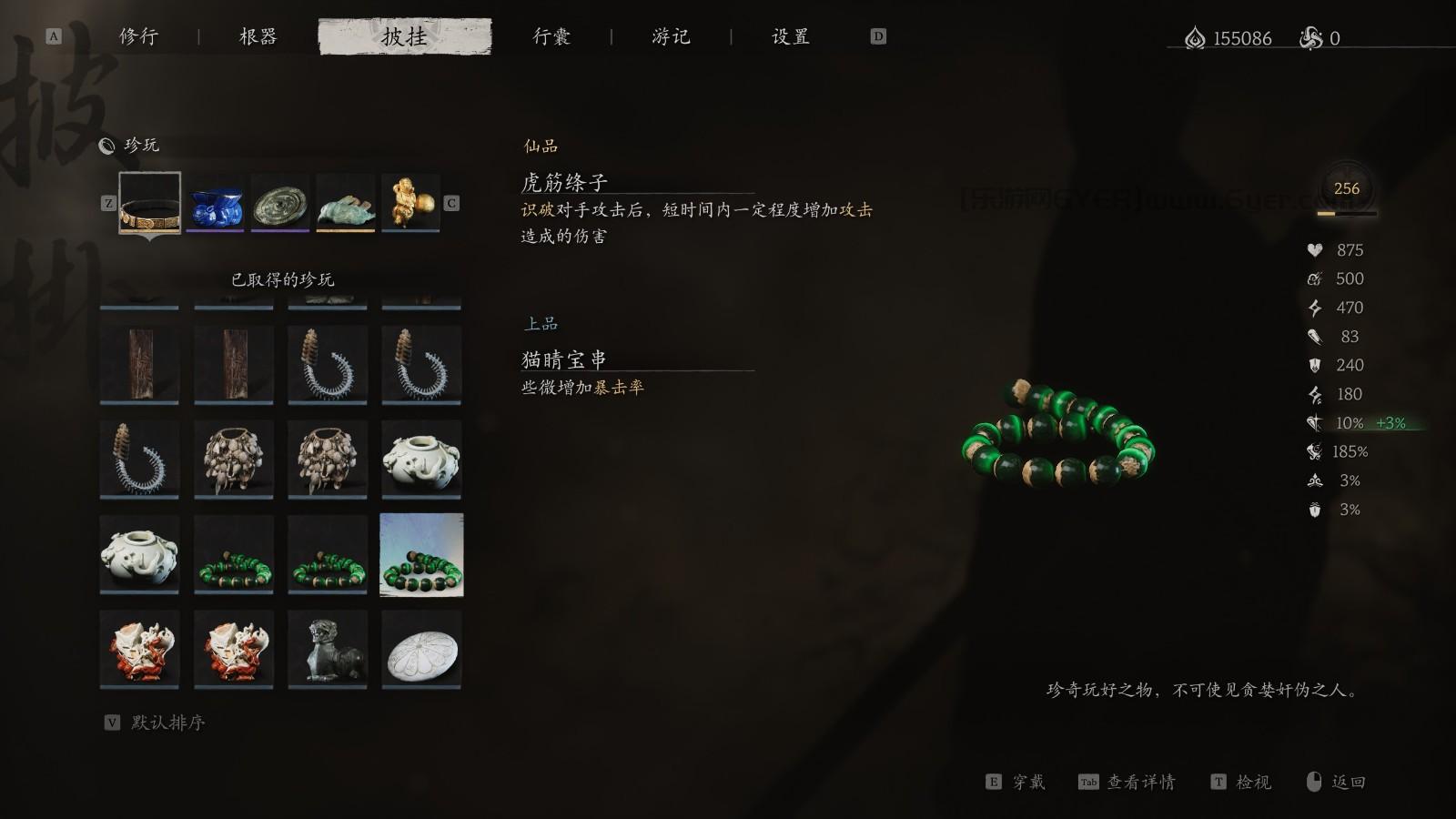Click 返回 to go back
Screen dimensions: 1456x819
[1350, 782]
